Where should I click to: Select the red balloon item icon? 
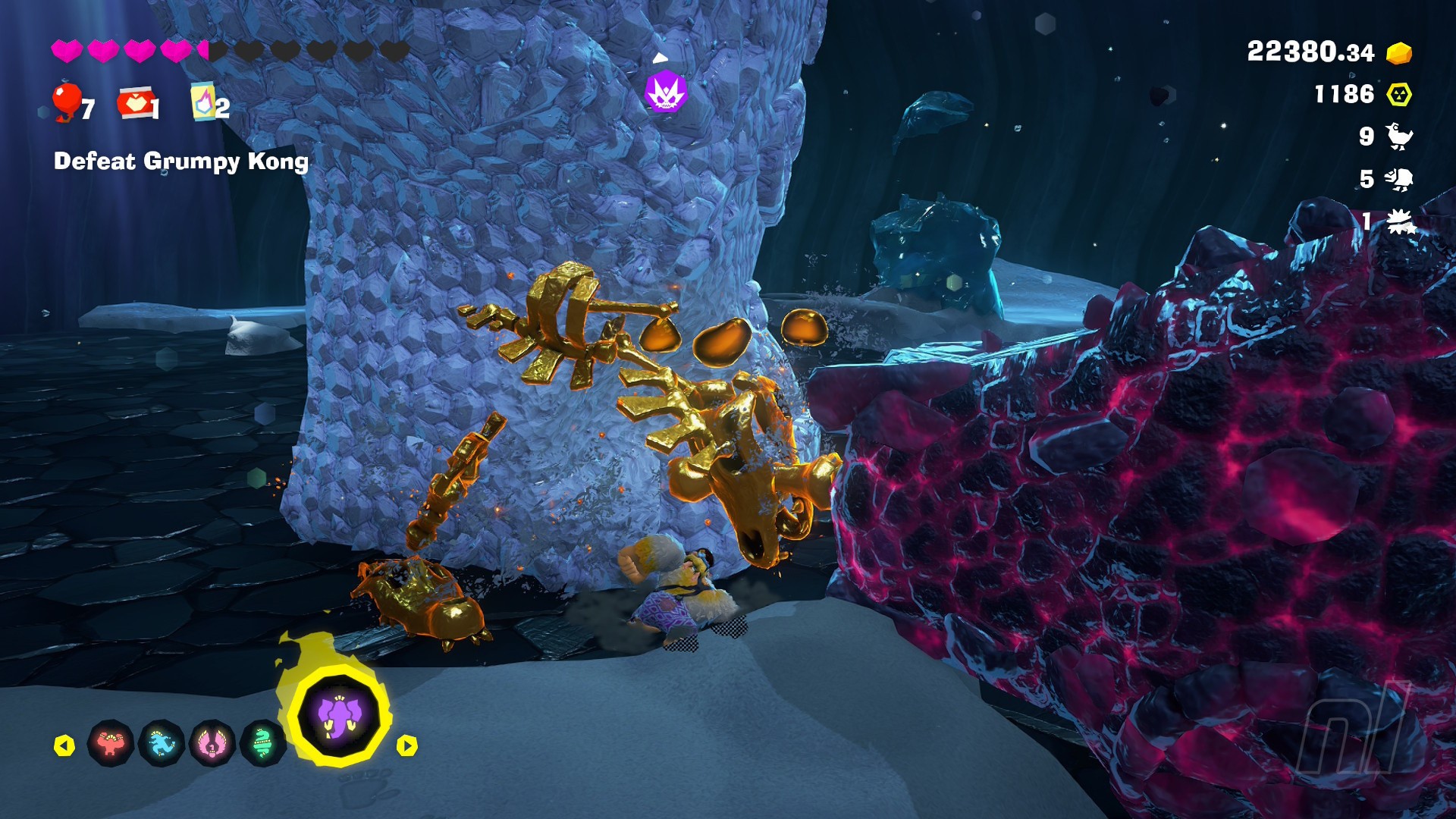pyautogui.click(x=67, y=102)
